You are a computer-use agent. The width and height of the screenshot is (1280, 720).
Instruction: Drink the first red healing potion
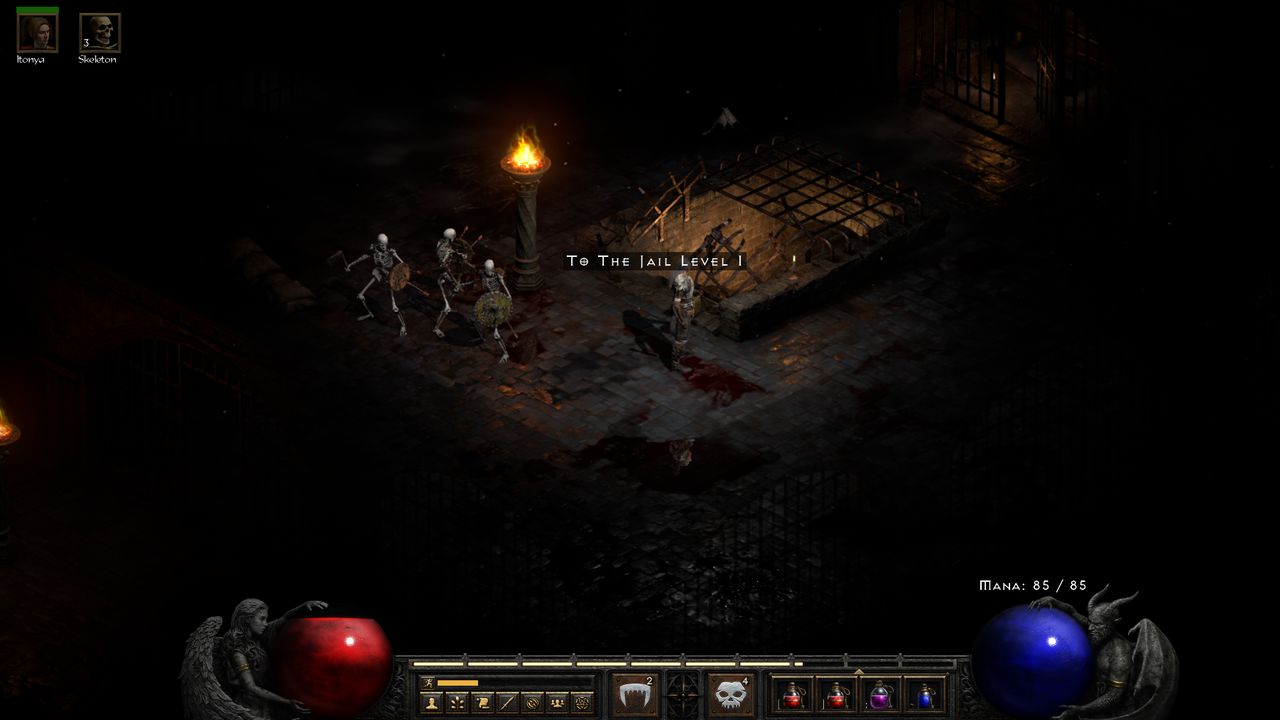792,698
